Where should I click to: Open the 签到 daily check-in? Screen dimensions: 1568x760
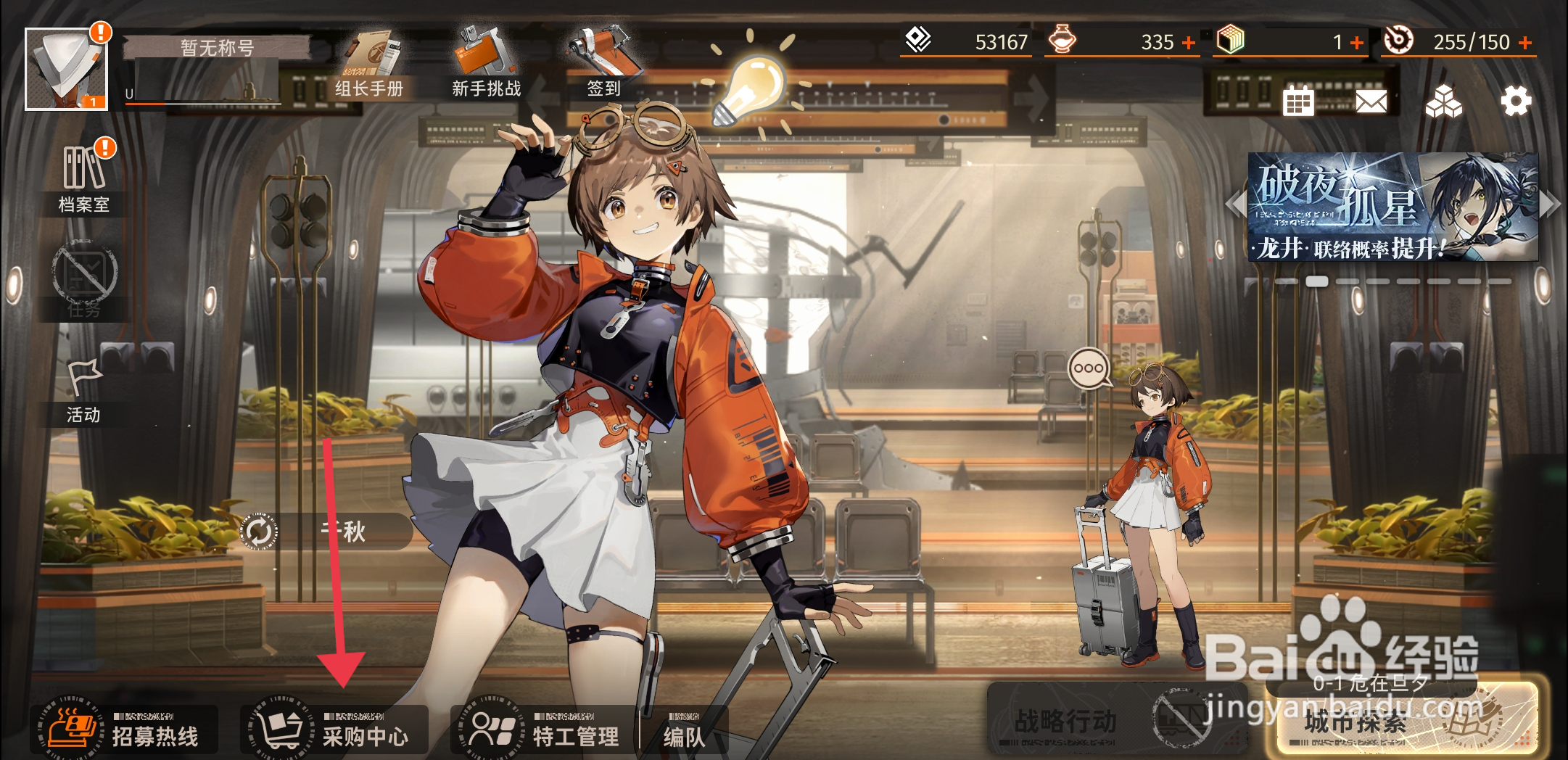click(603, 67)
